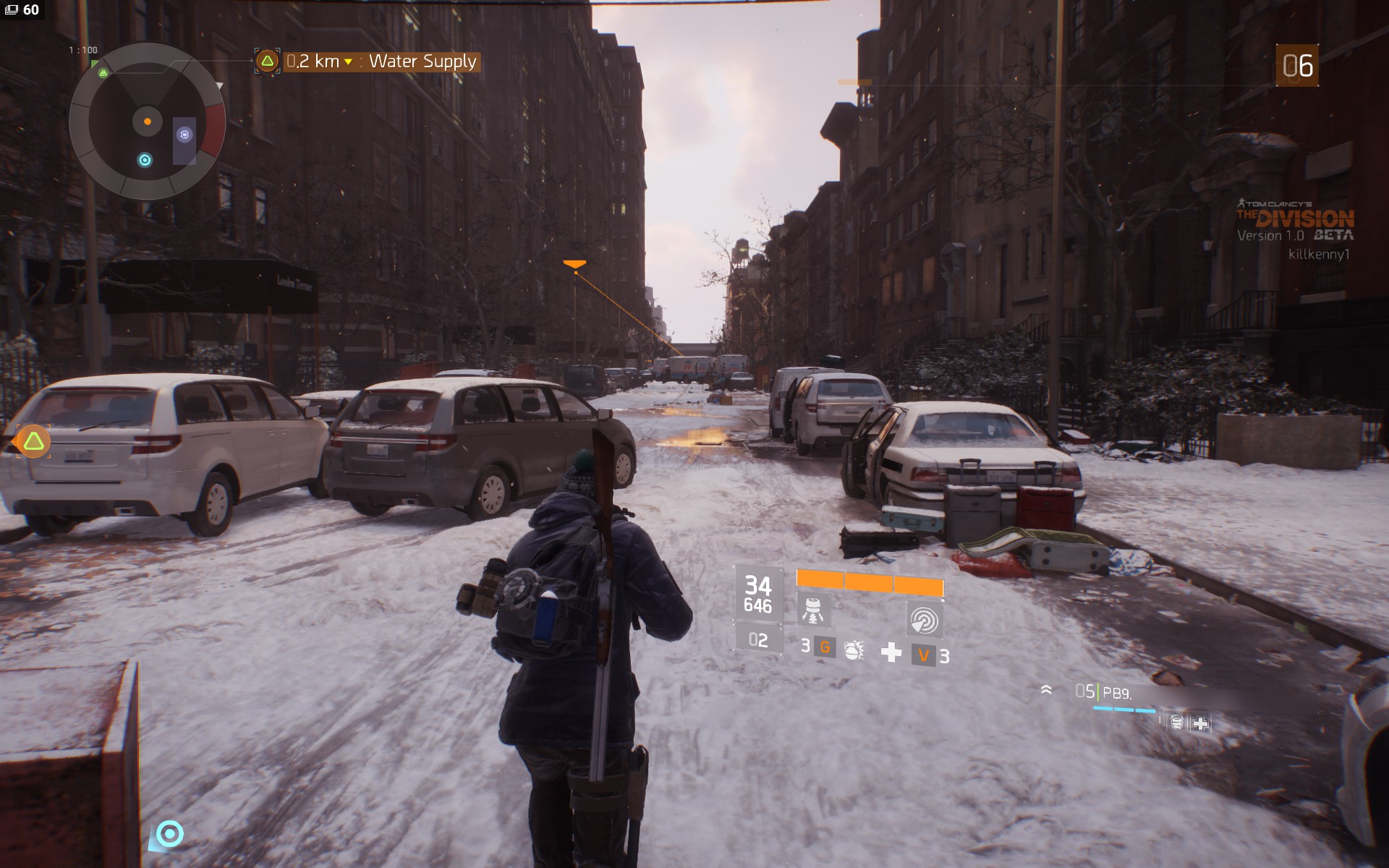The width and height of the screenshot is (1389, 868).
Task: Select the purple chip marker on minimap
Action: (x=184, y=135)
